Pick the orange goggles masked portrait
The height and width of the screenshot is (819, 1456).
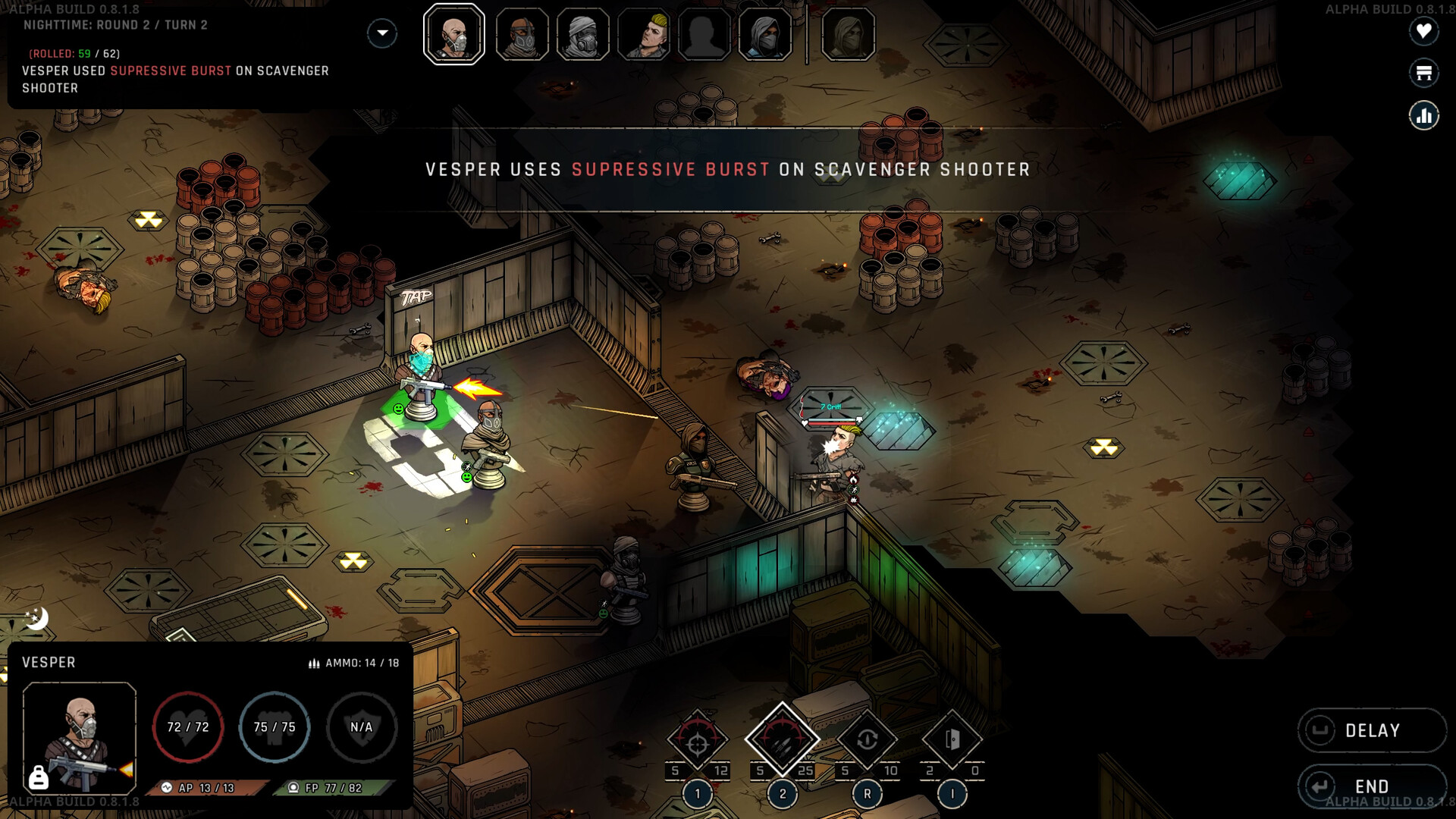(522, 34)
